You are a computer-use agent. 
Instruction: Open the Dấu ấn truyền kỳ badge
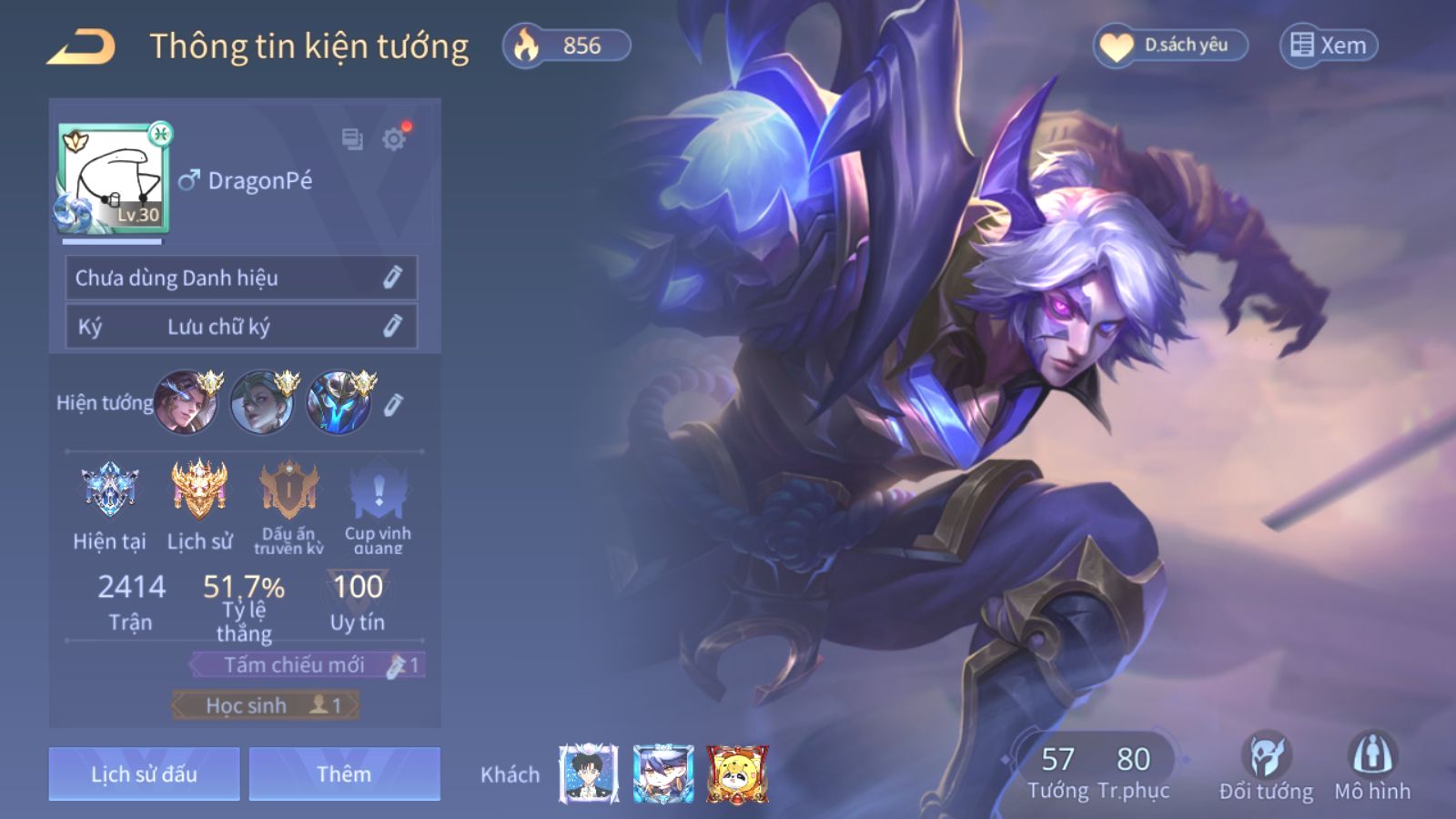click(x=288, y=491)
